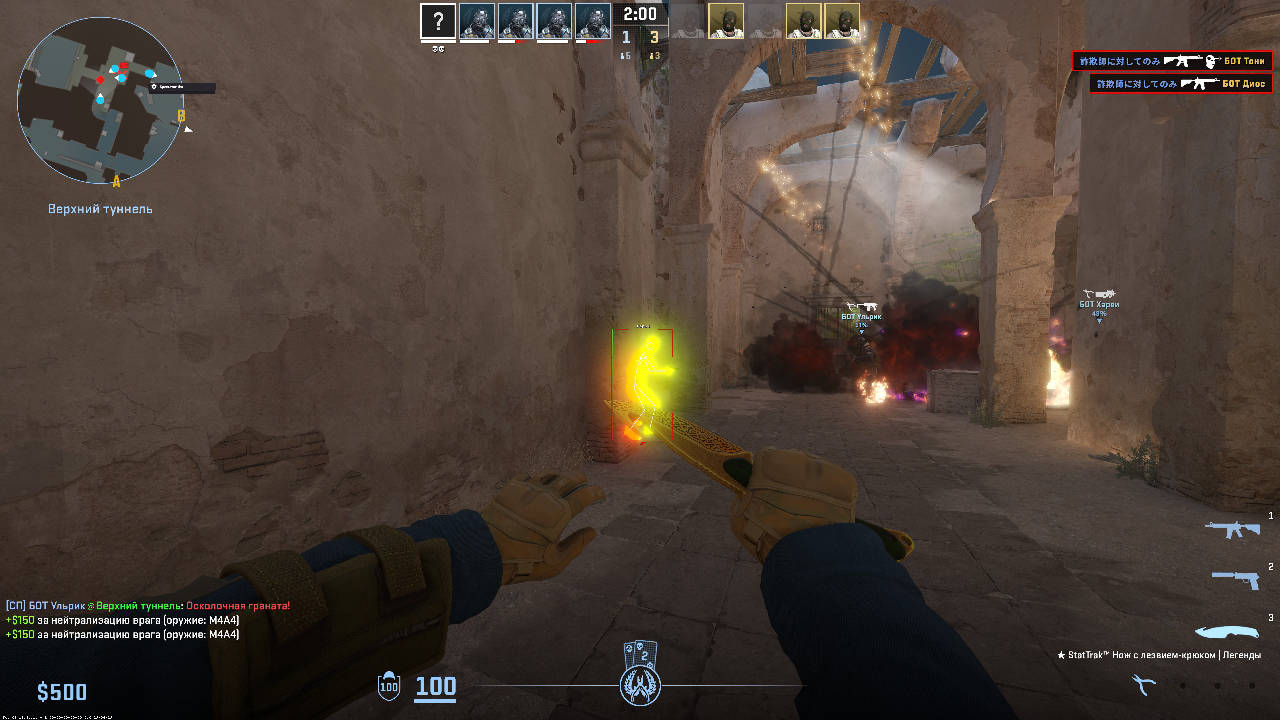Image resolution: width=1280 pixels, height=720 pixels.
Task: Click the $500 money counter
Action: point(62,690)
